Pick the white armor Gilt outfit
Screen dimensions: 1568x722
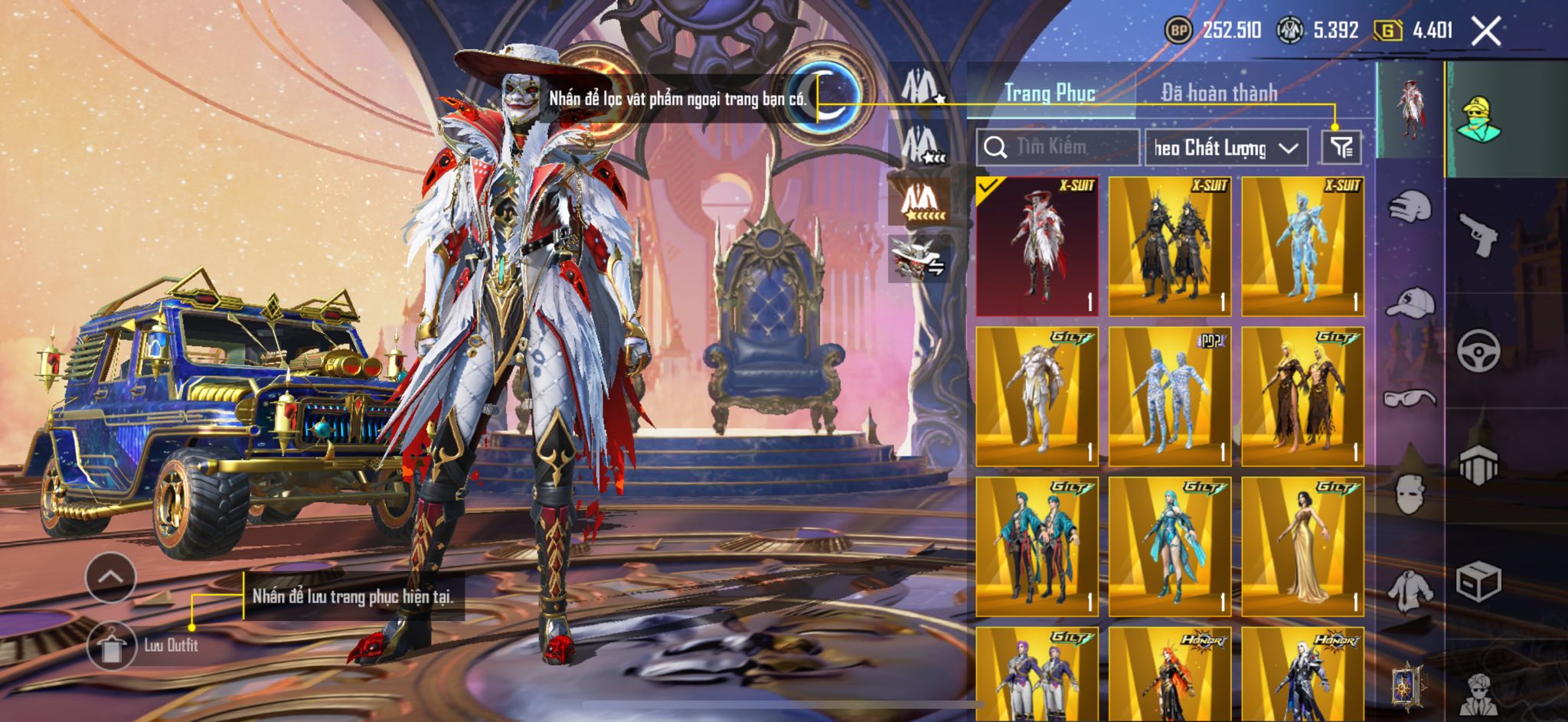(x=1037, y=397)
